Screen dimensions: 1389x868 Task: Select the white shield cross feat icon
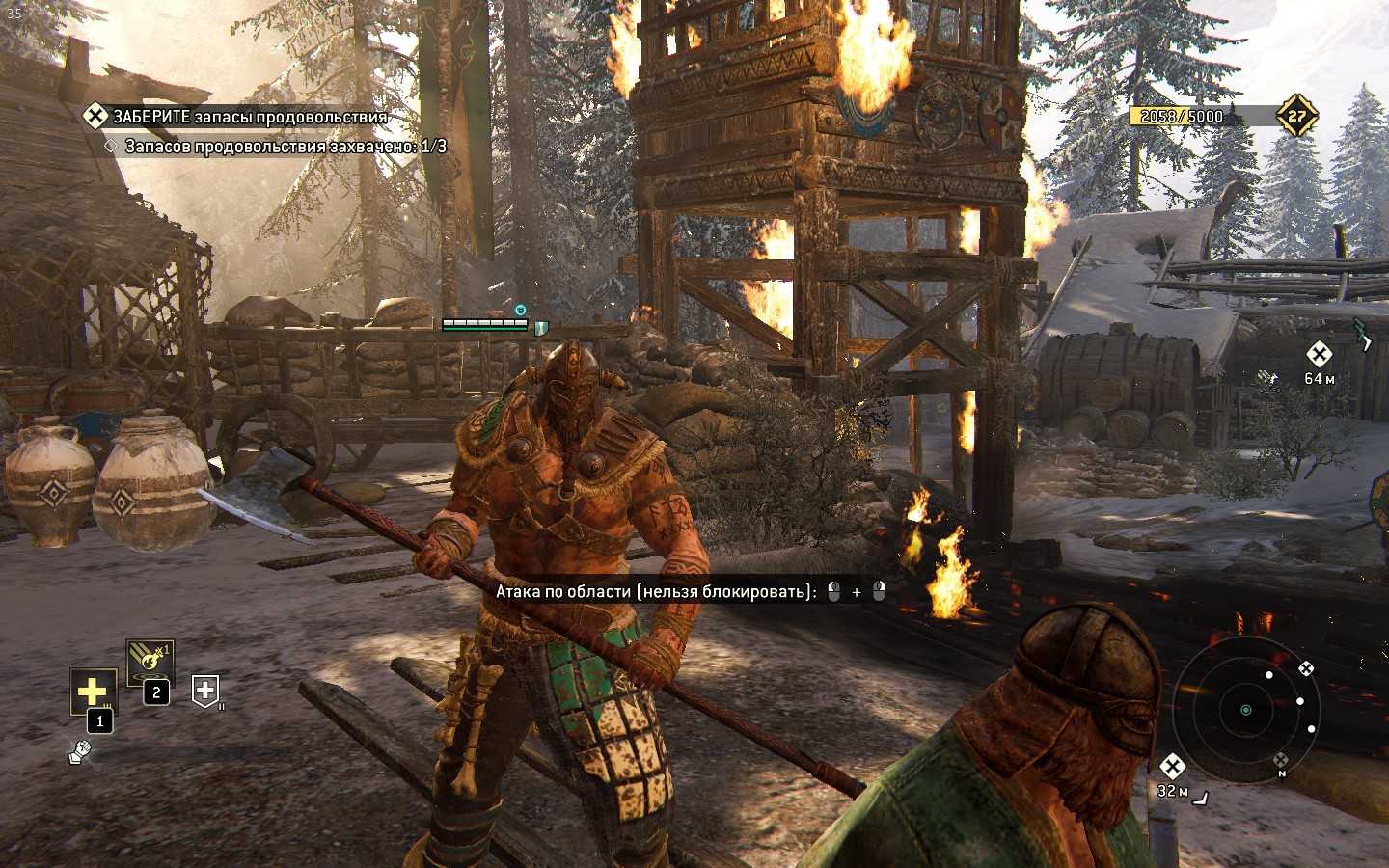205,690
